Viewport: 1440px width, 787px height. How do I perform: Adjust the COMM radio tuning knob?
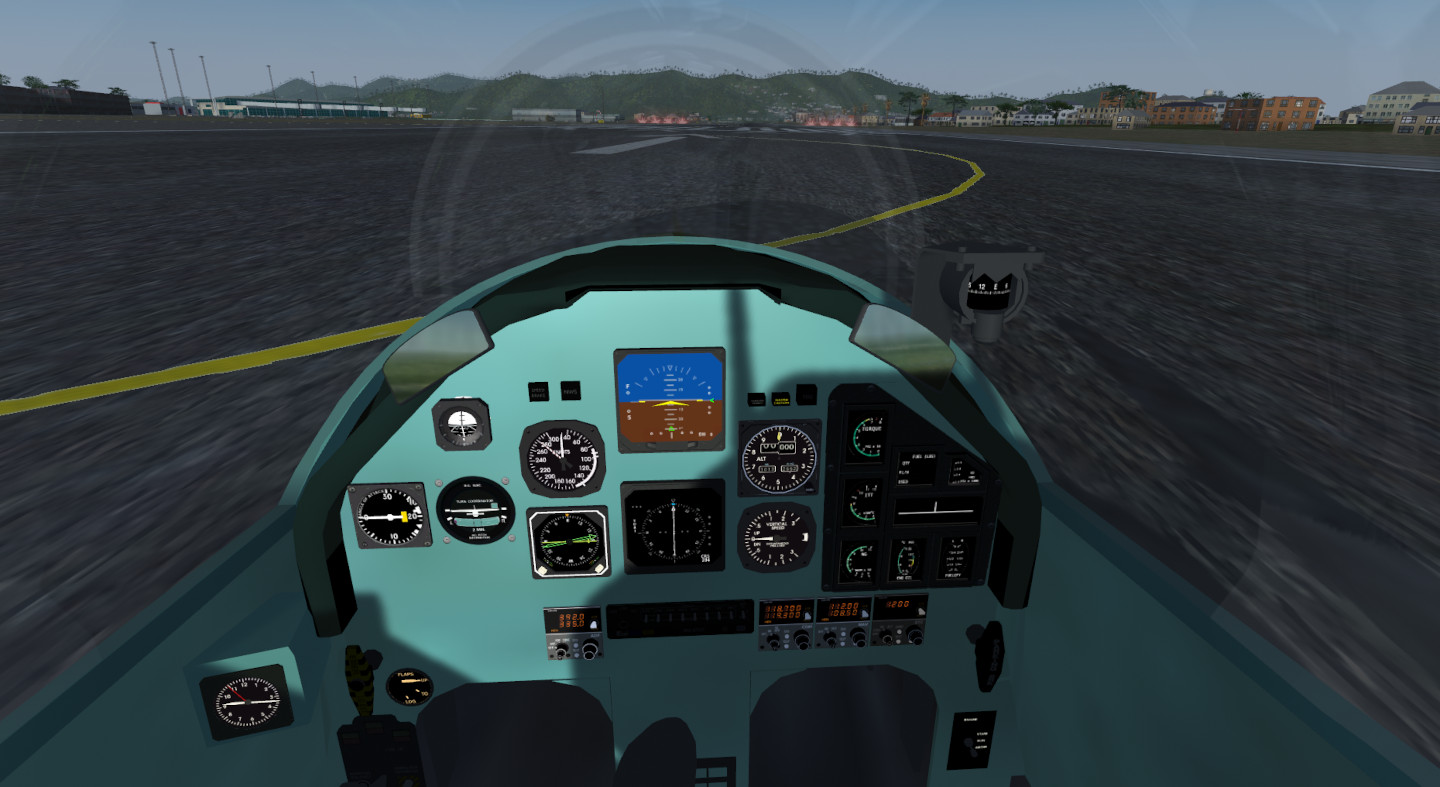tap(801, 637)
